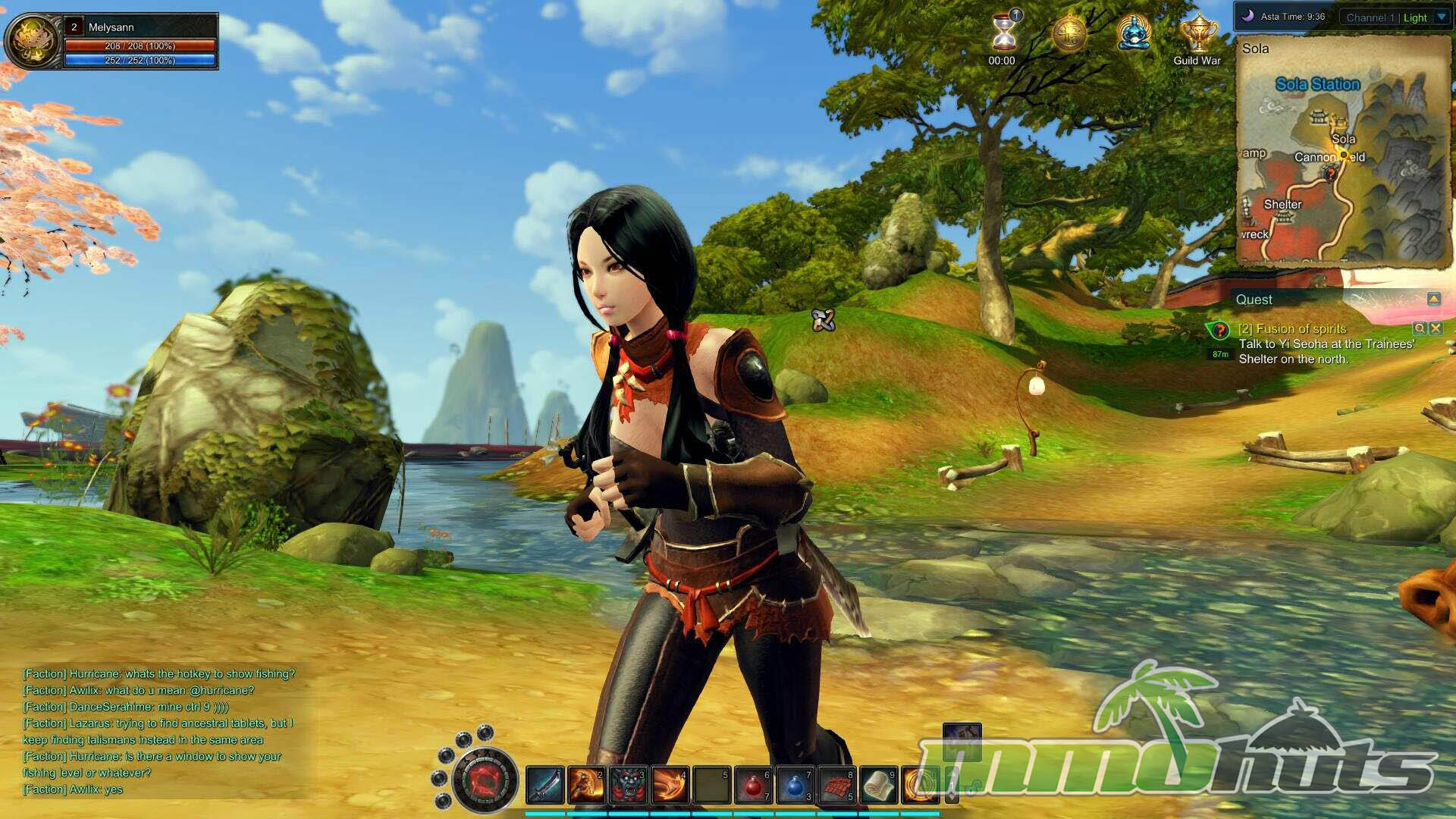Click the red swirl orb beside the hotbar
The image size is (1456, 819).
pos(485,779)
